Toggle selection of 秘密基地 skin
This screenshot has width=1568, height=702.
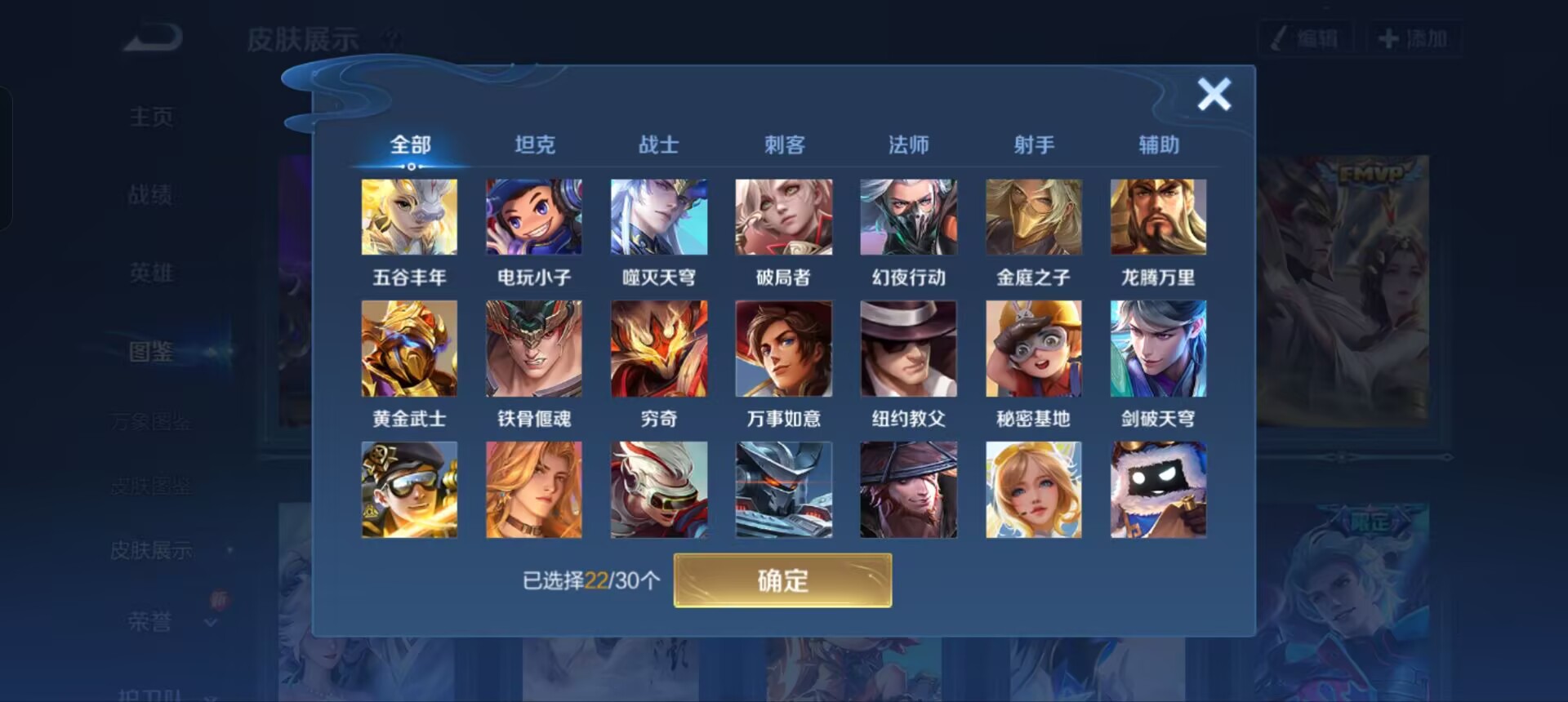coord(1033,349)
